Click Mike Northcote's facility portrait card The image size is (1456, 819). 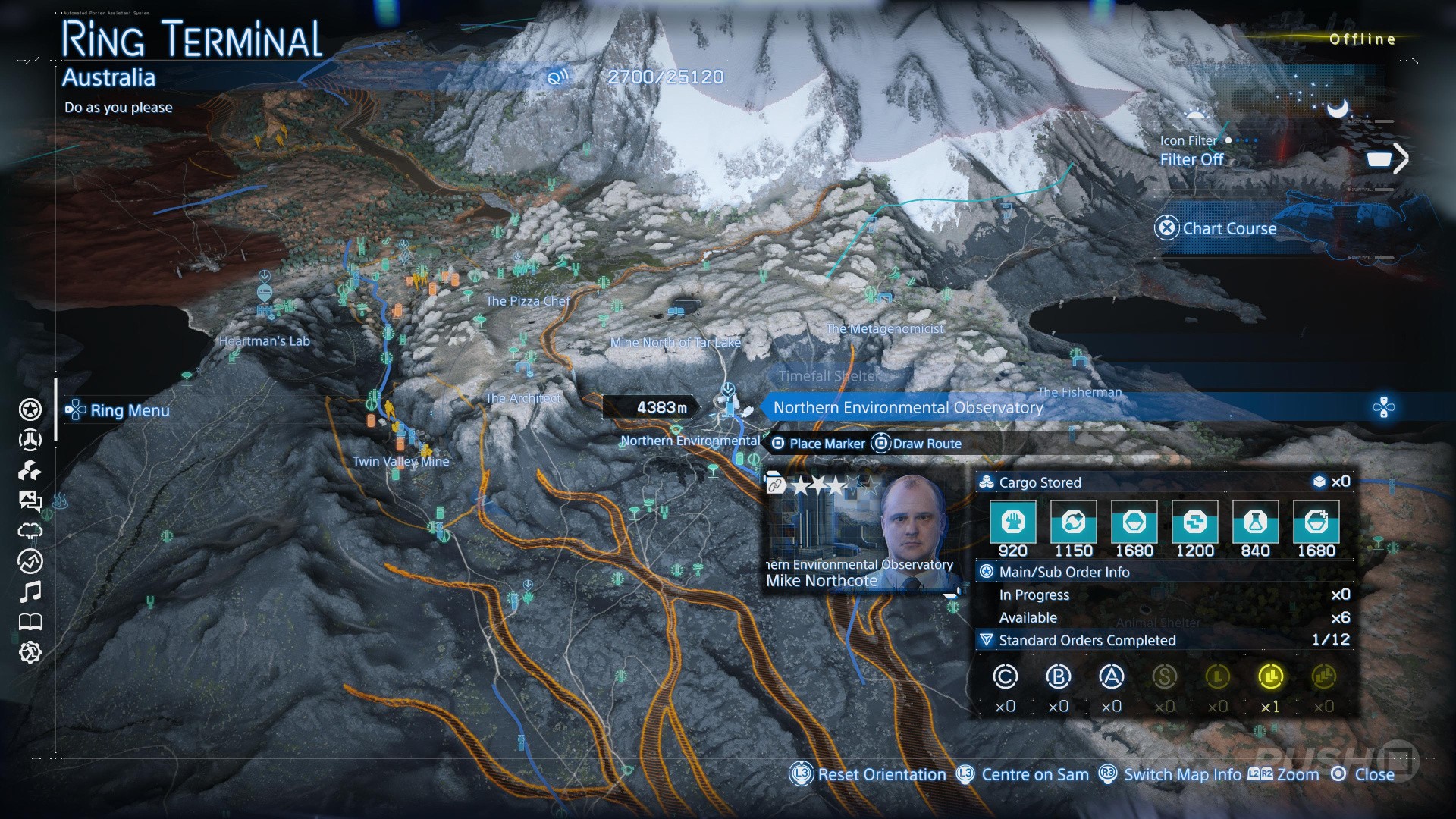pos(861,532)
